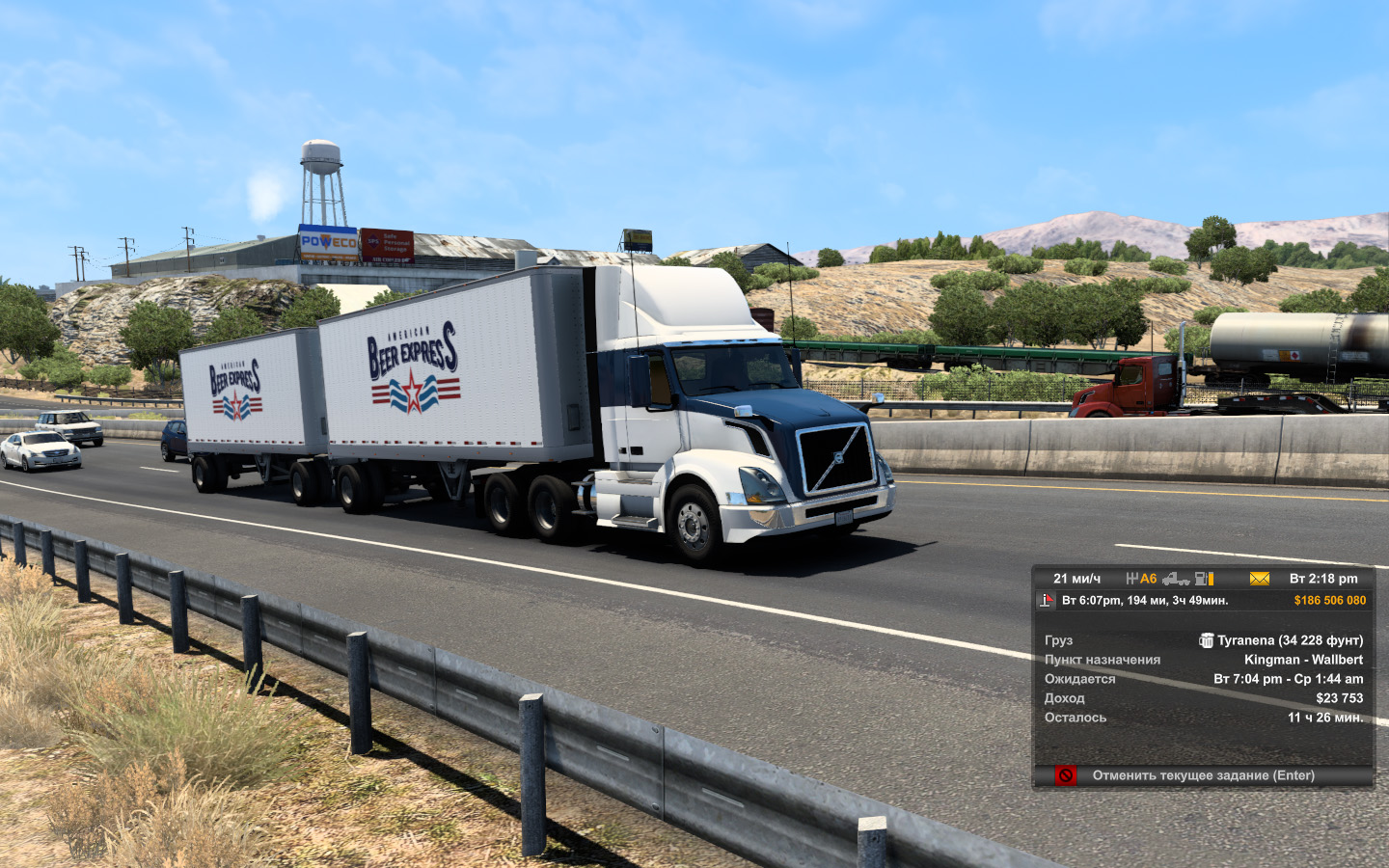Open the yellow mail envelope notification
The height and width of the screenshot is (868, 1389).
[1260, 579]
